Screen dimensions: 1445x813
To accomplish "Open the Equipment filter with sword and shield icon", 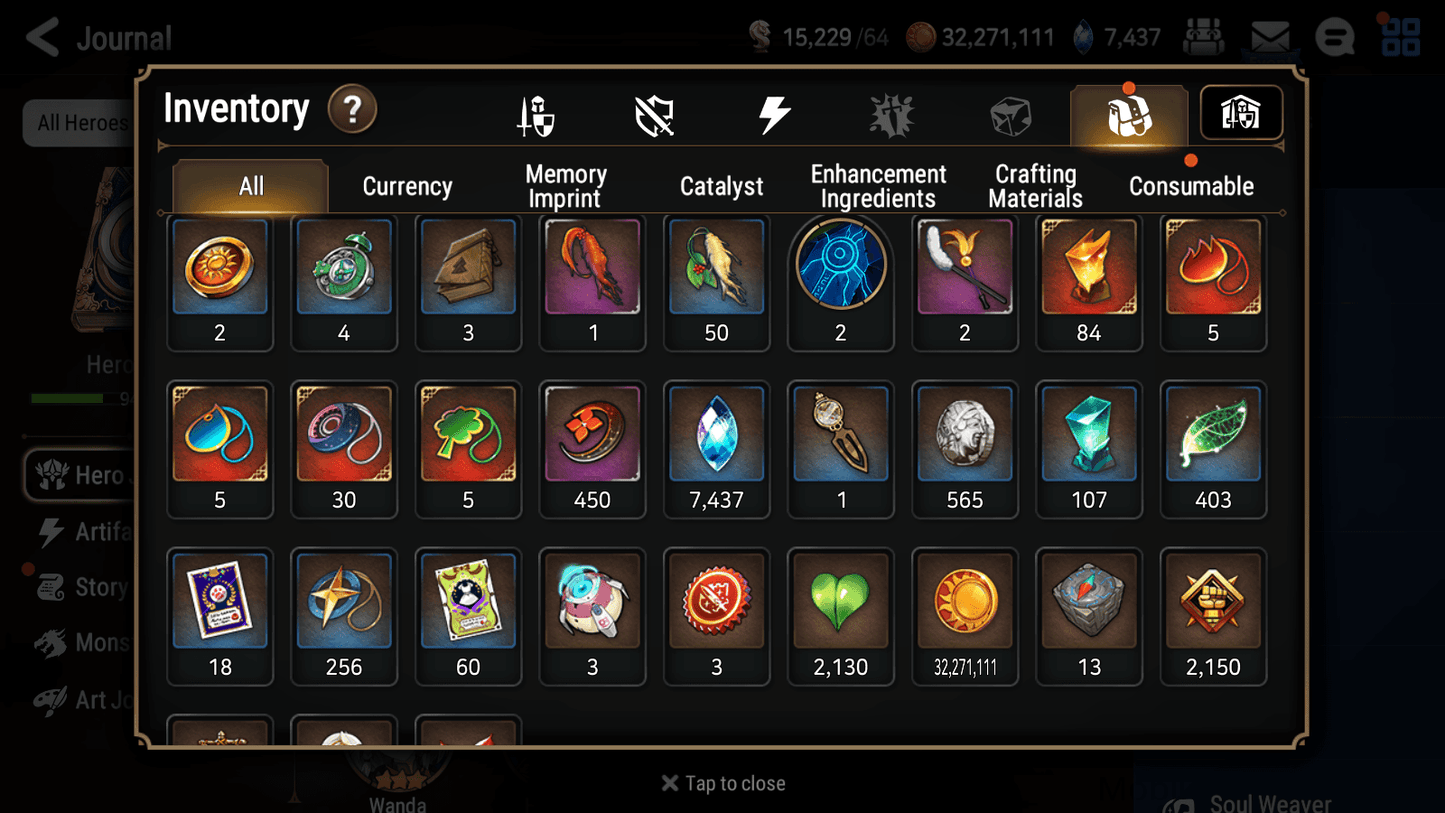I will (x=537, y=113).
